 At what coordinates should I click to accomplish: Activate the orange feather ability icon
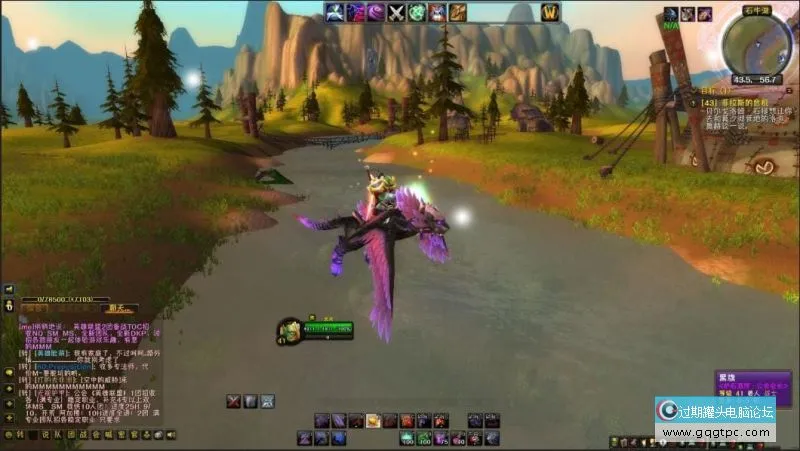pyautogui.click(x=458, y=13)
